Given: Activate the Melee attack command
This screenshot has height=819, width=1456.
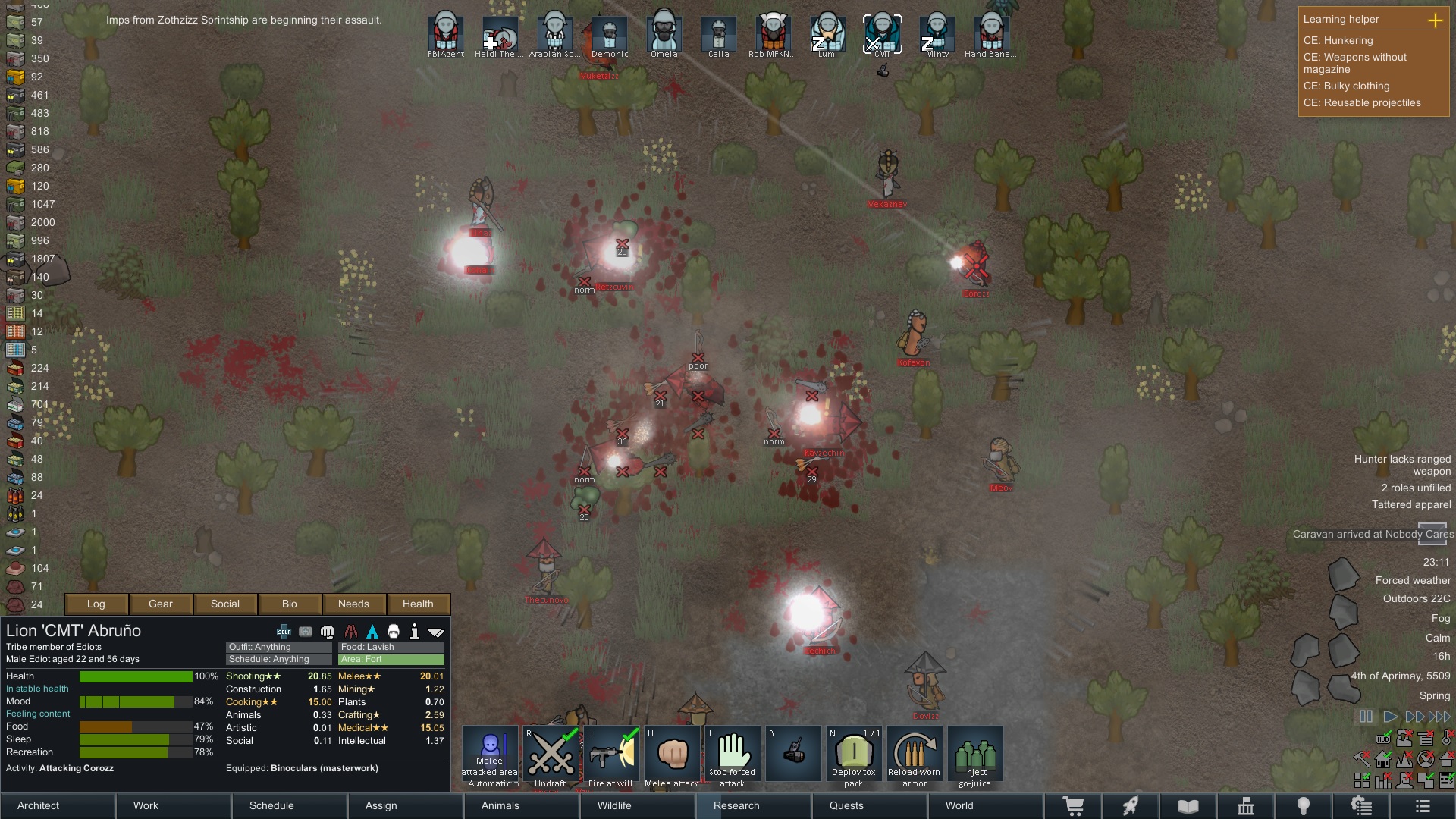Looking at the screenshot, I should tap(671, 755).
